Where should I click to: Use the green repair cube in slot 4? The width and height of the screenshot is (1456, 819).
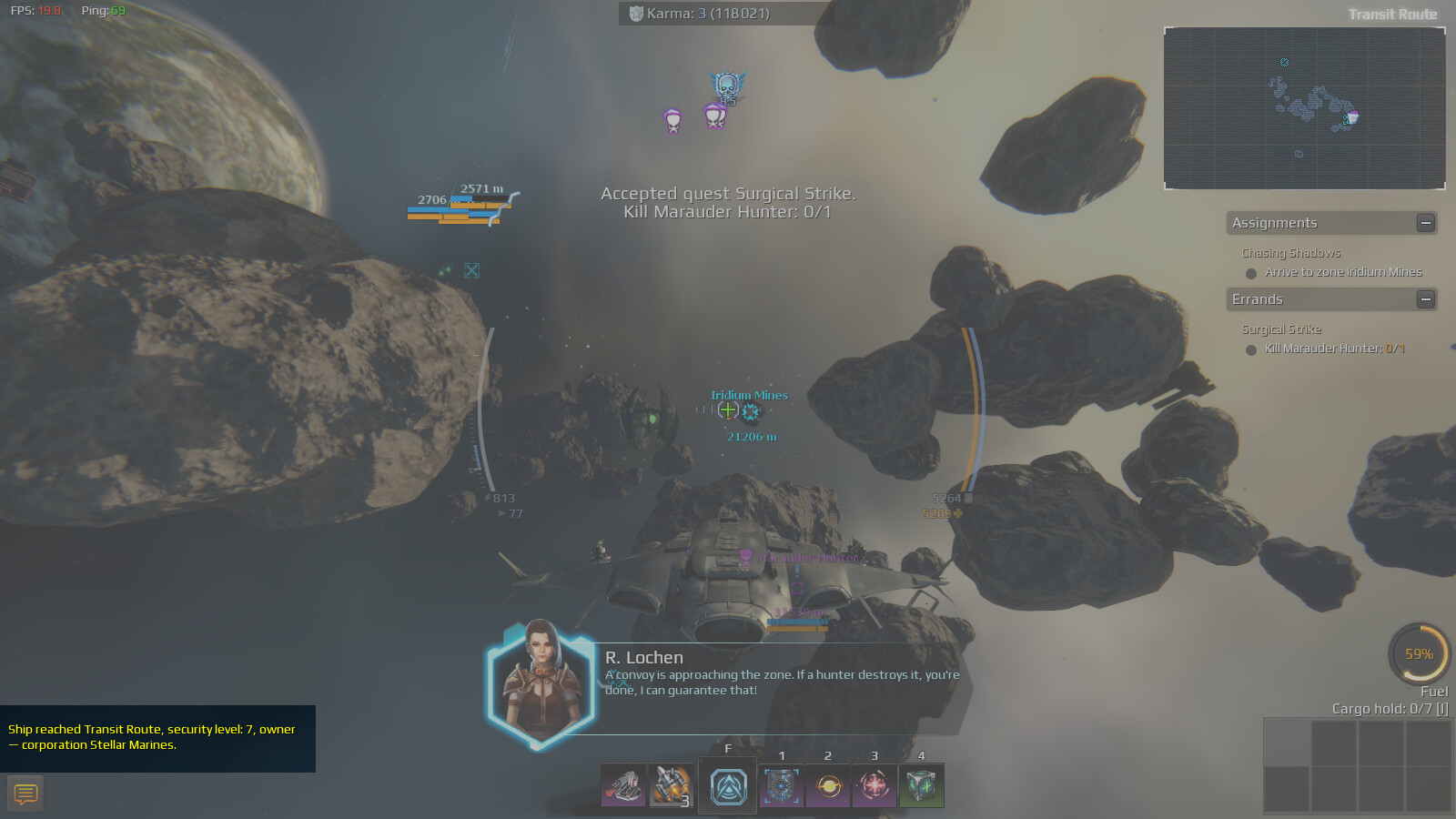pyautogui.click(x=921, y=786)
